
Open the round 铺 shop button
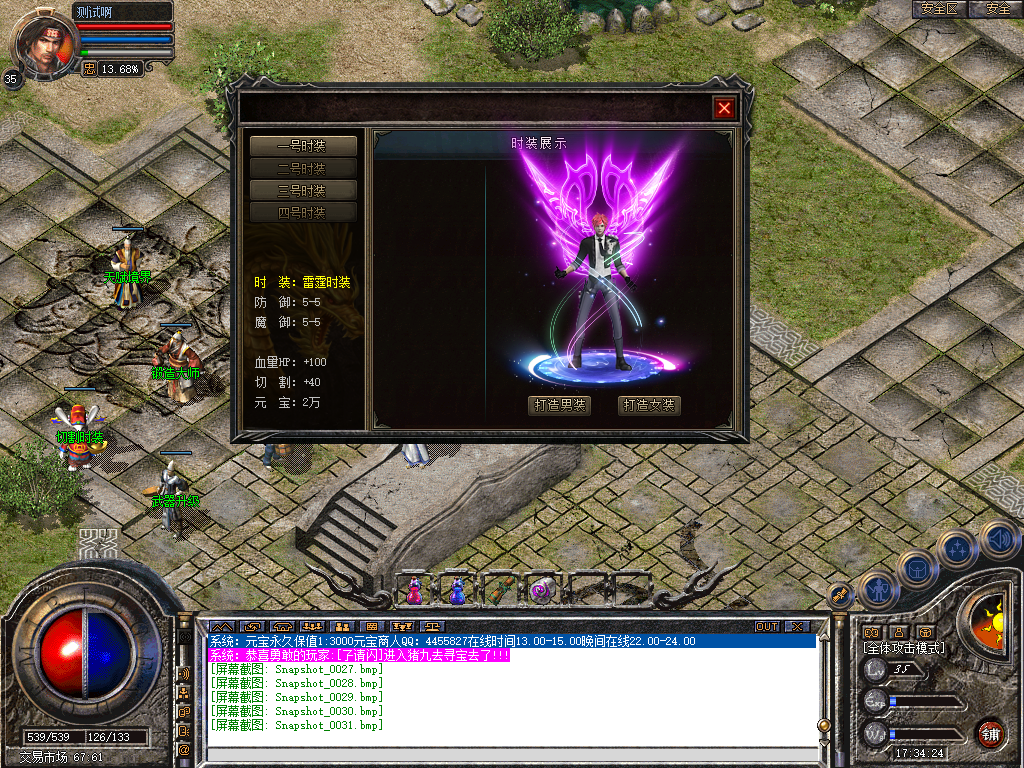pyautogui.click(x=990, y=733)
